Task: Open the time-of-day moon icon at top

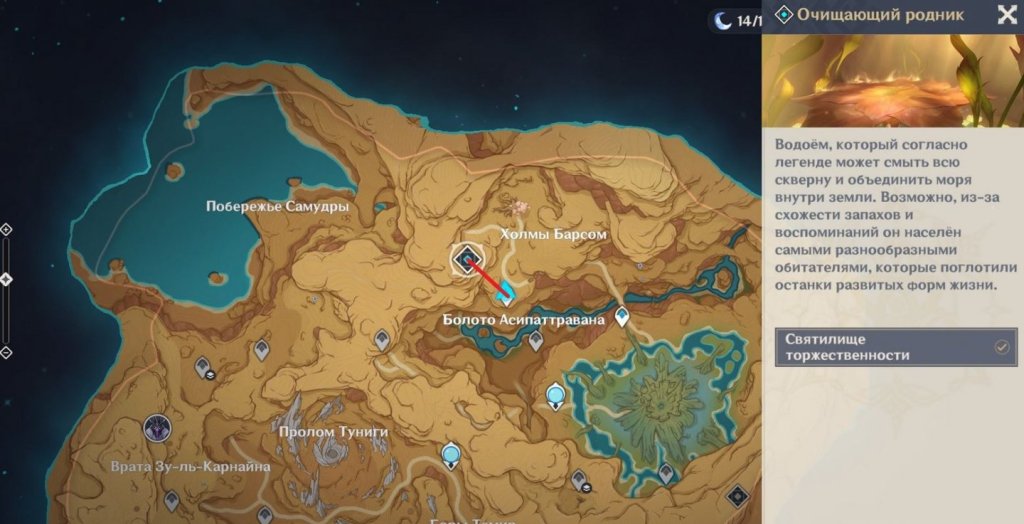Action: pos(721,19)
